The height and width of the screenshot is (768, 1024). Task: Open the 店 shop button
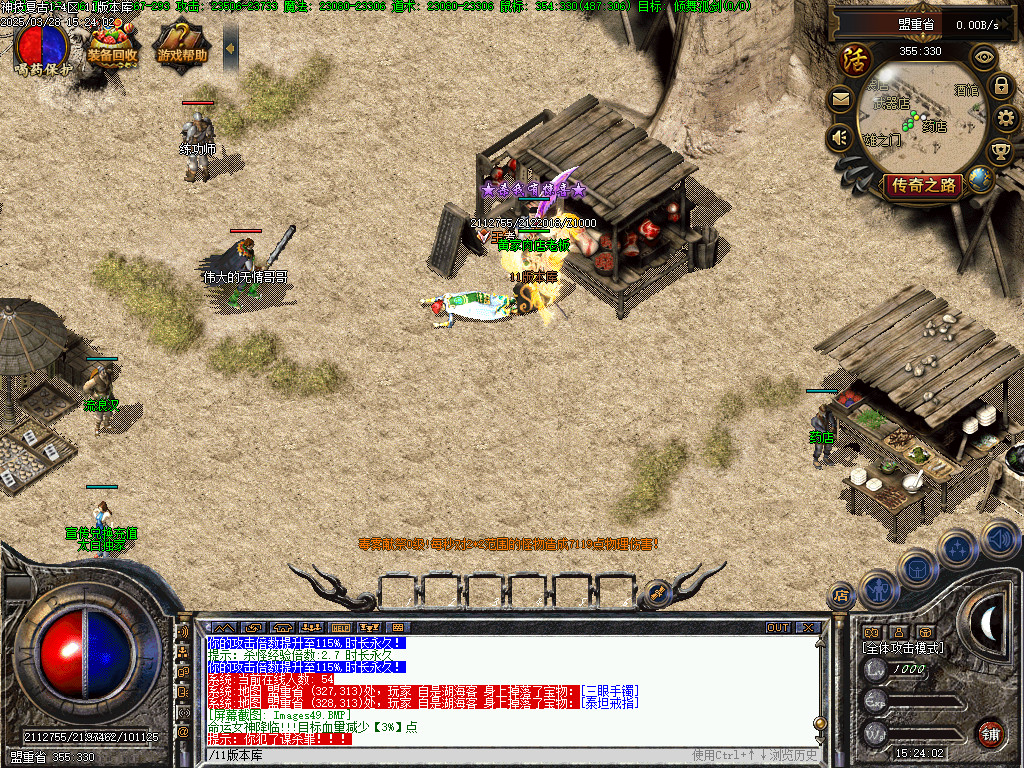[x=841, y=596]
